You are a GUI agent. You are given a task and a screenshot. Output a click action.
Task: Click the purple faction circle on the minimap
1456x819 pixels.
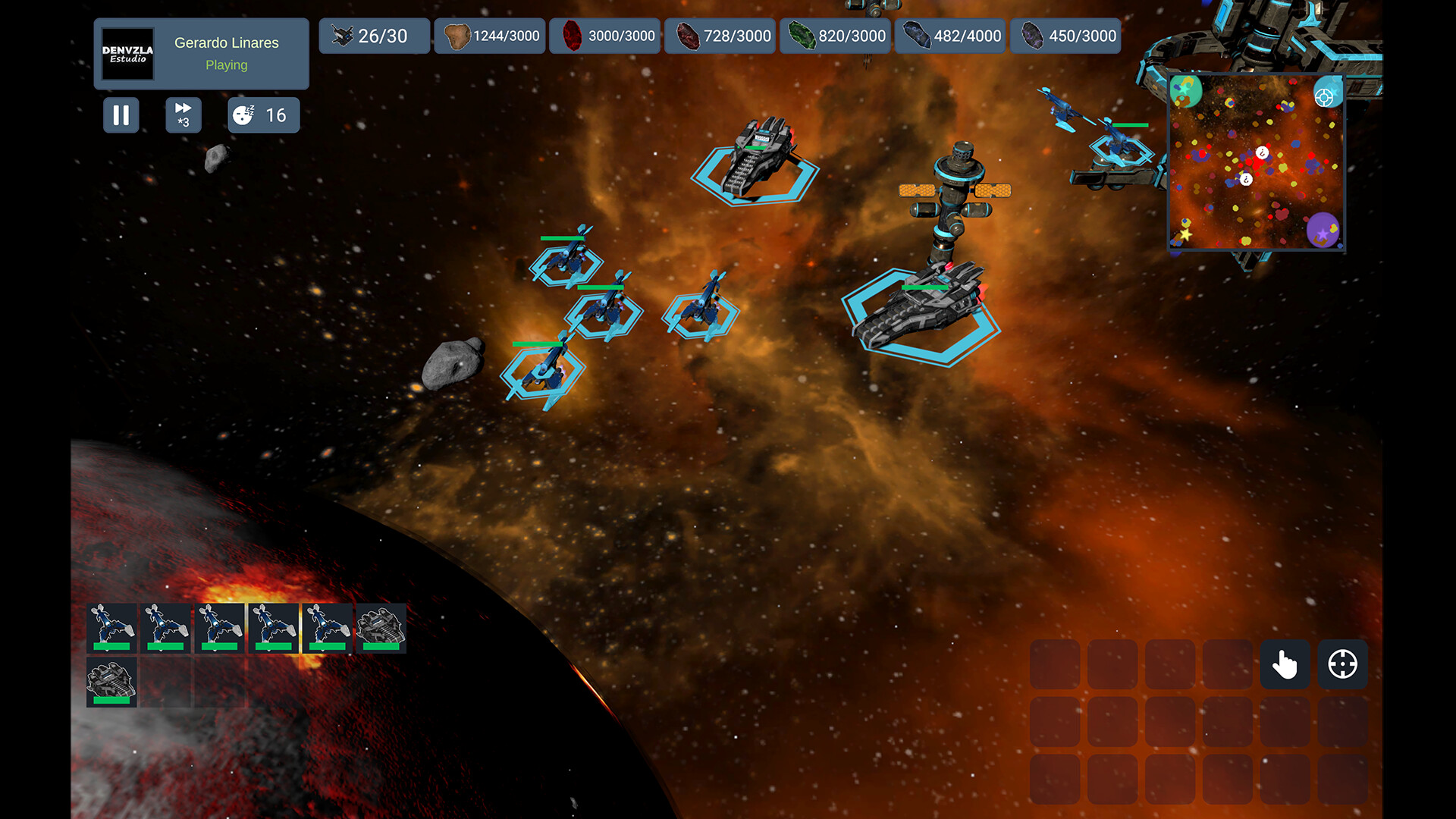(1323, 230)
